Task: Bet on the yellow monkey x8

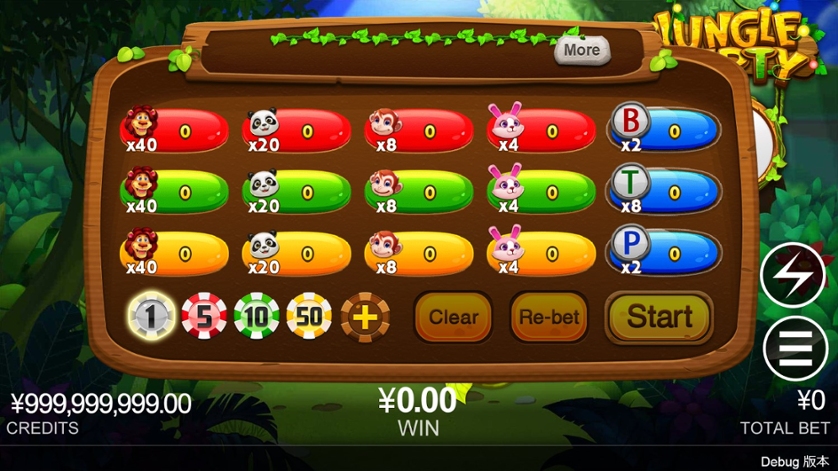Action: [419, 252]
